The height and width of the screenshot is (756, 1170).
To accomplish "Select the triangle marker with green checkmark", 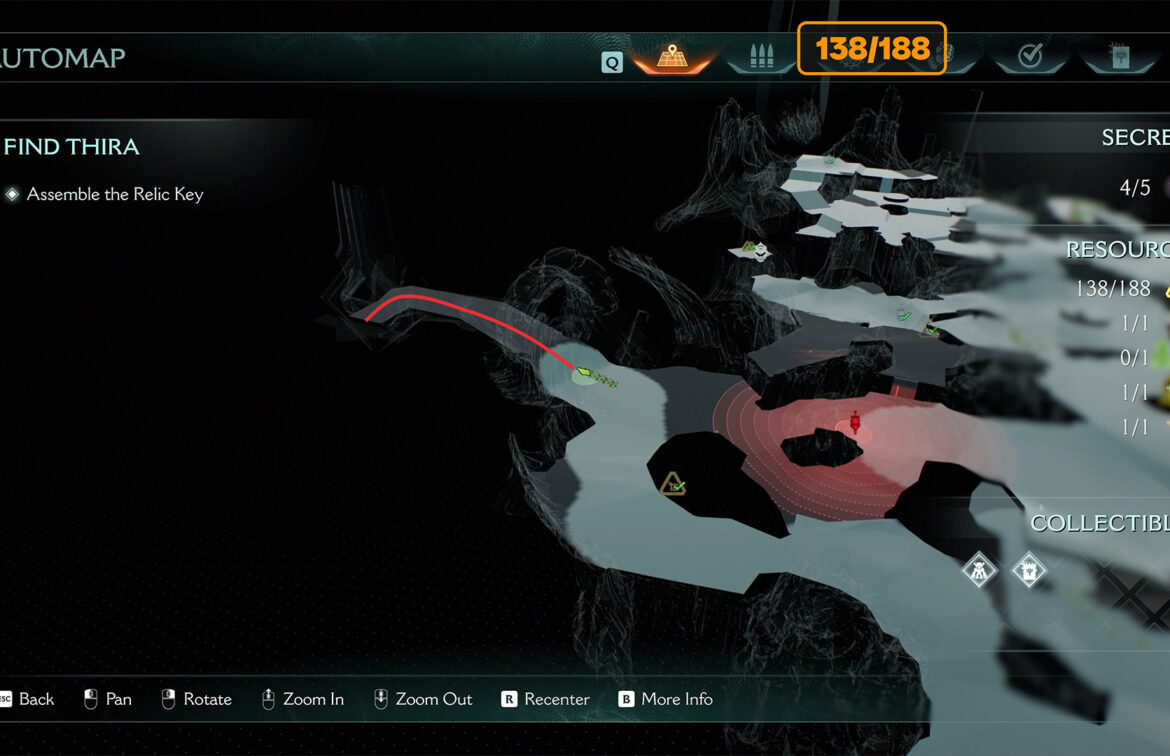I will click(673, 484).
